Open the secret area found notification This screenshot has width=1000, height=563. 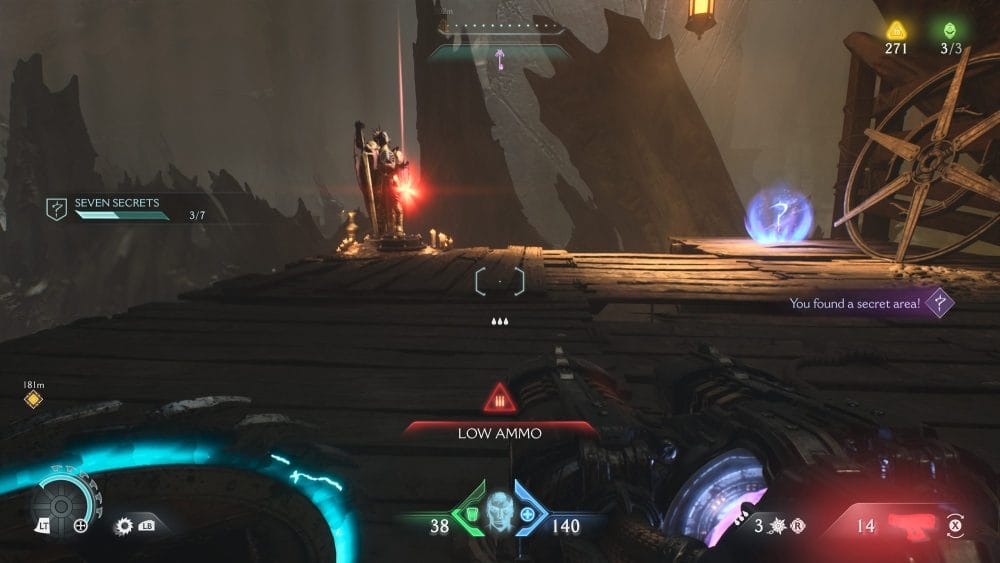[868, 303]
